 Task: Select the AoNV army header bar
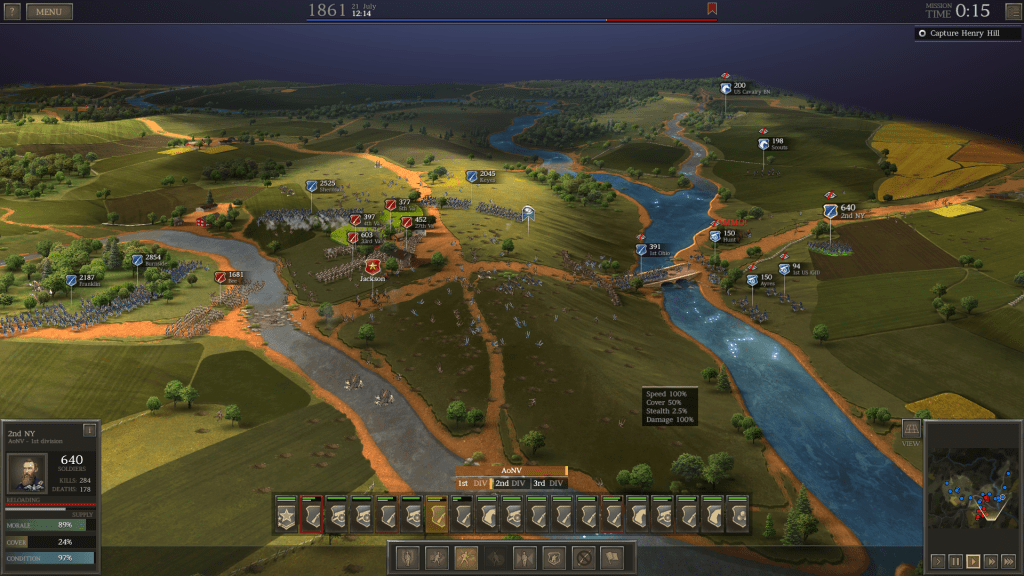point(512,470)
